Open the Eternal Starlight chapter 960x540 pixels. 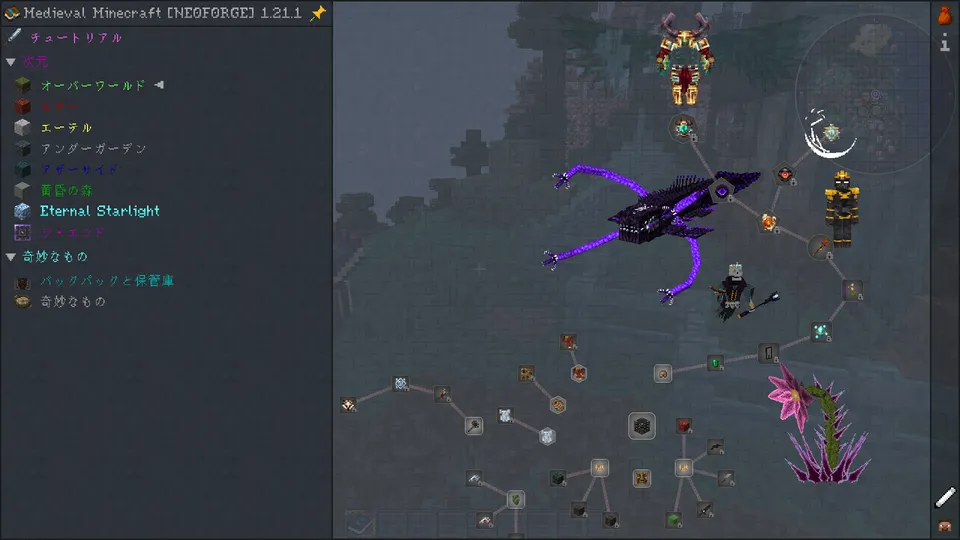pyautogui.click(x=99, y=211)
